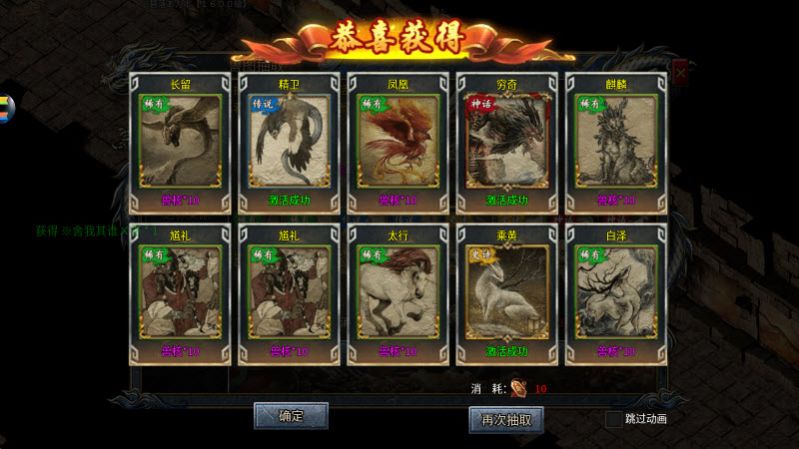Confirm rewards with the 确定 button
799x449 pixels.
coord(291,415)
